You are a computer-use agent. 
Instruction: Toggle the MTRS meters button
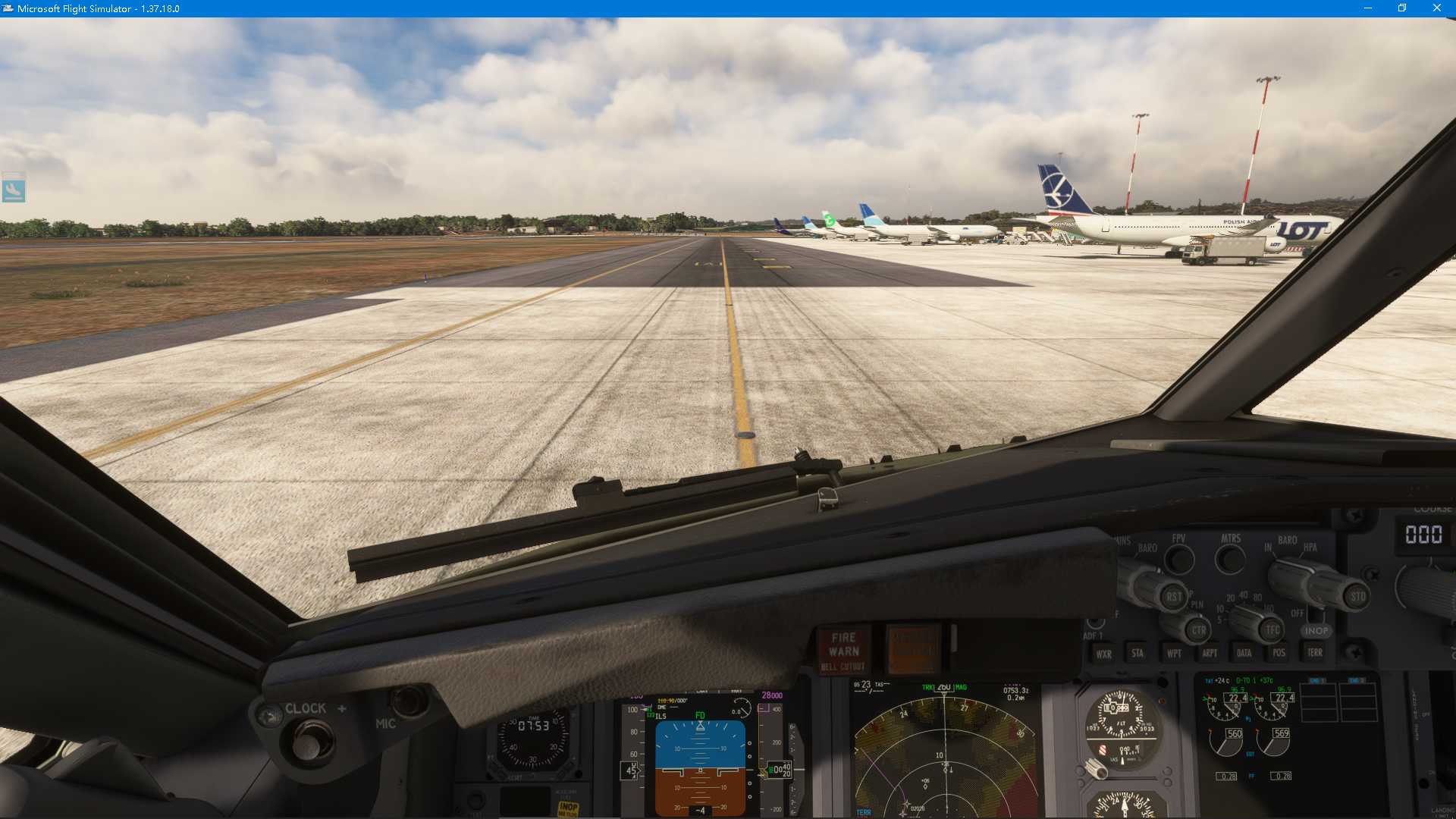click(x=1230, y=560)
